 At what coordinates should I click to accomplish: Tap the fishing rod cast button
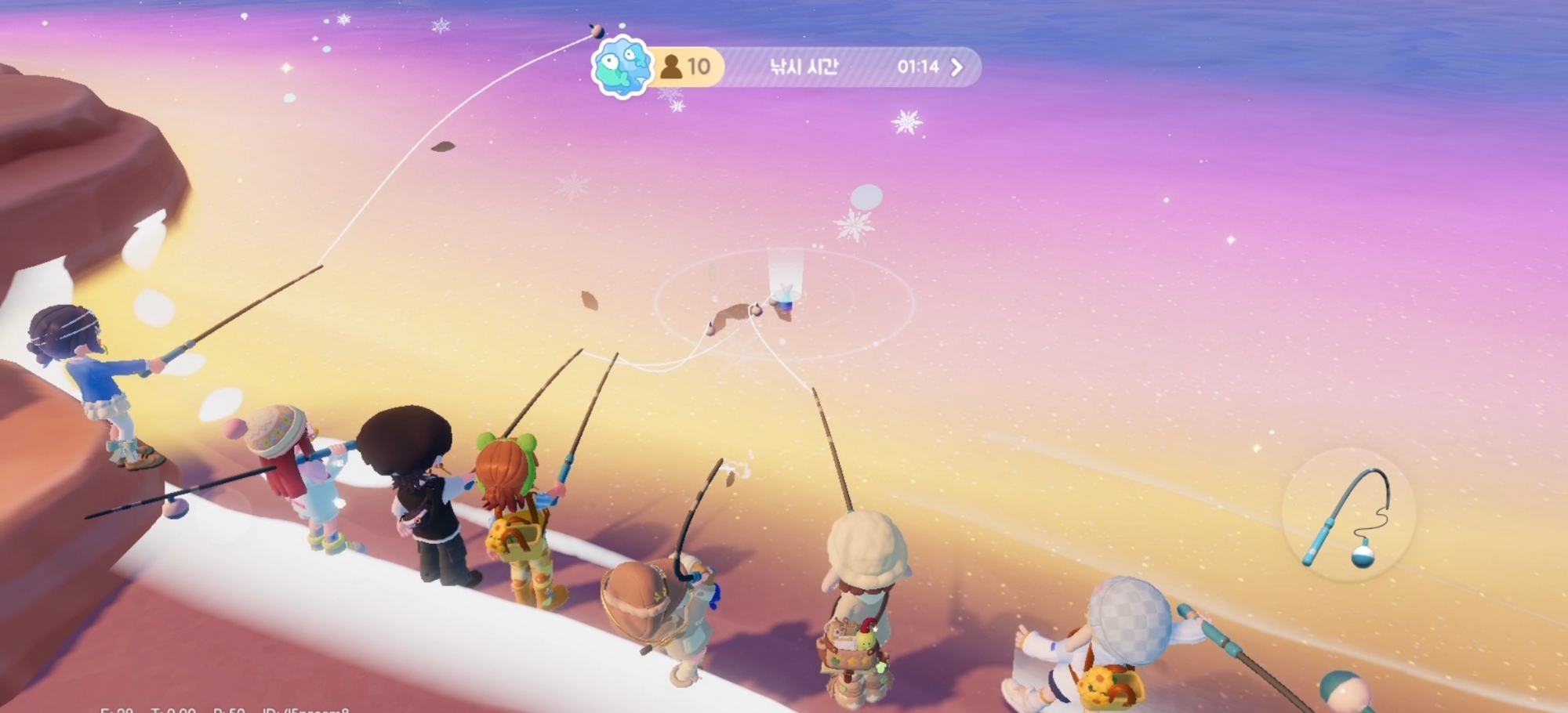1348,516
